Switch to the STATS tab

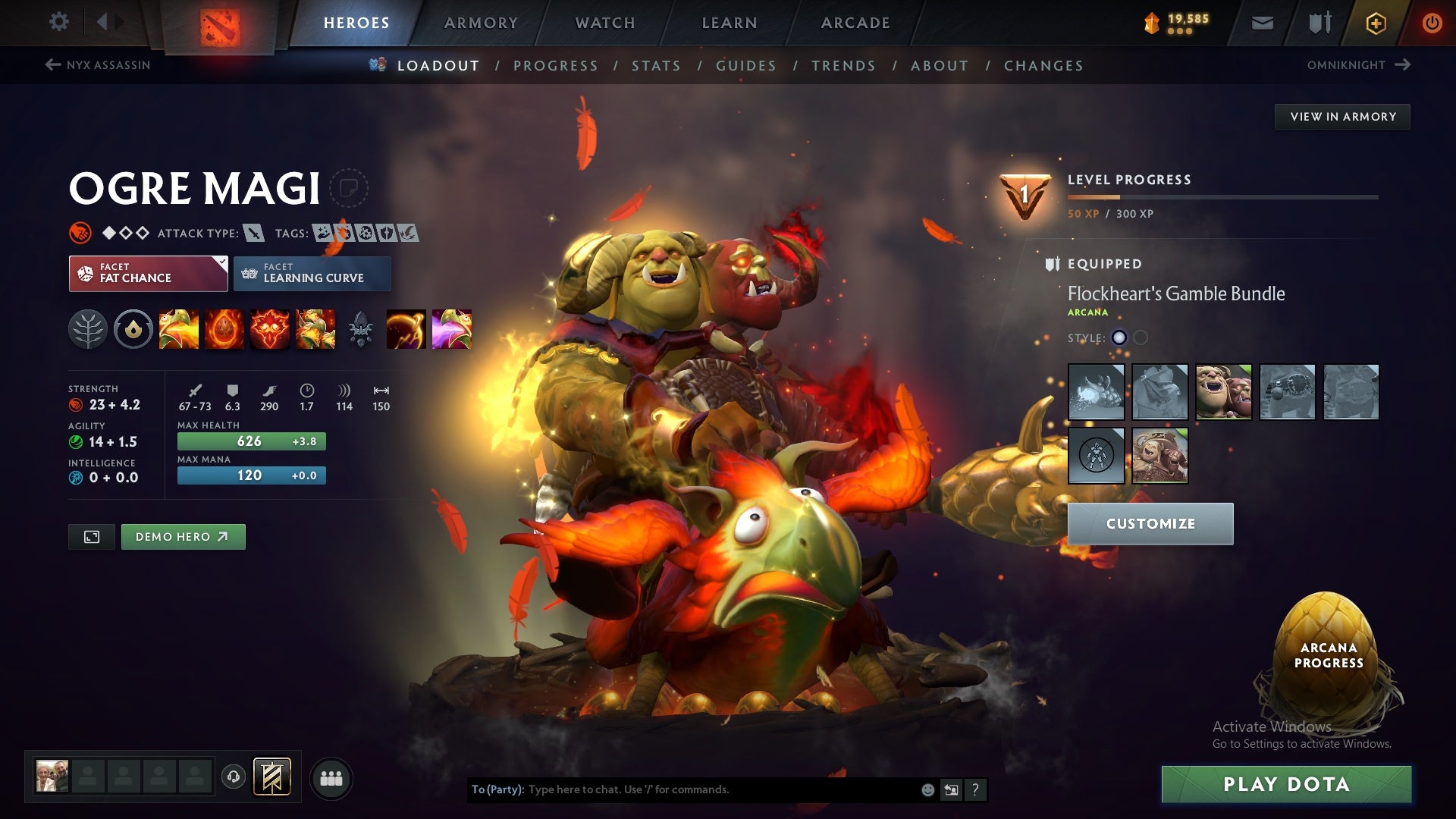tap(657, 66)
